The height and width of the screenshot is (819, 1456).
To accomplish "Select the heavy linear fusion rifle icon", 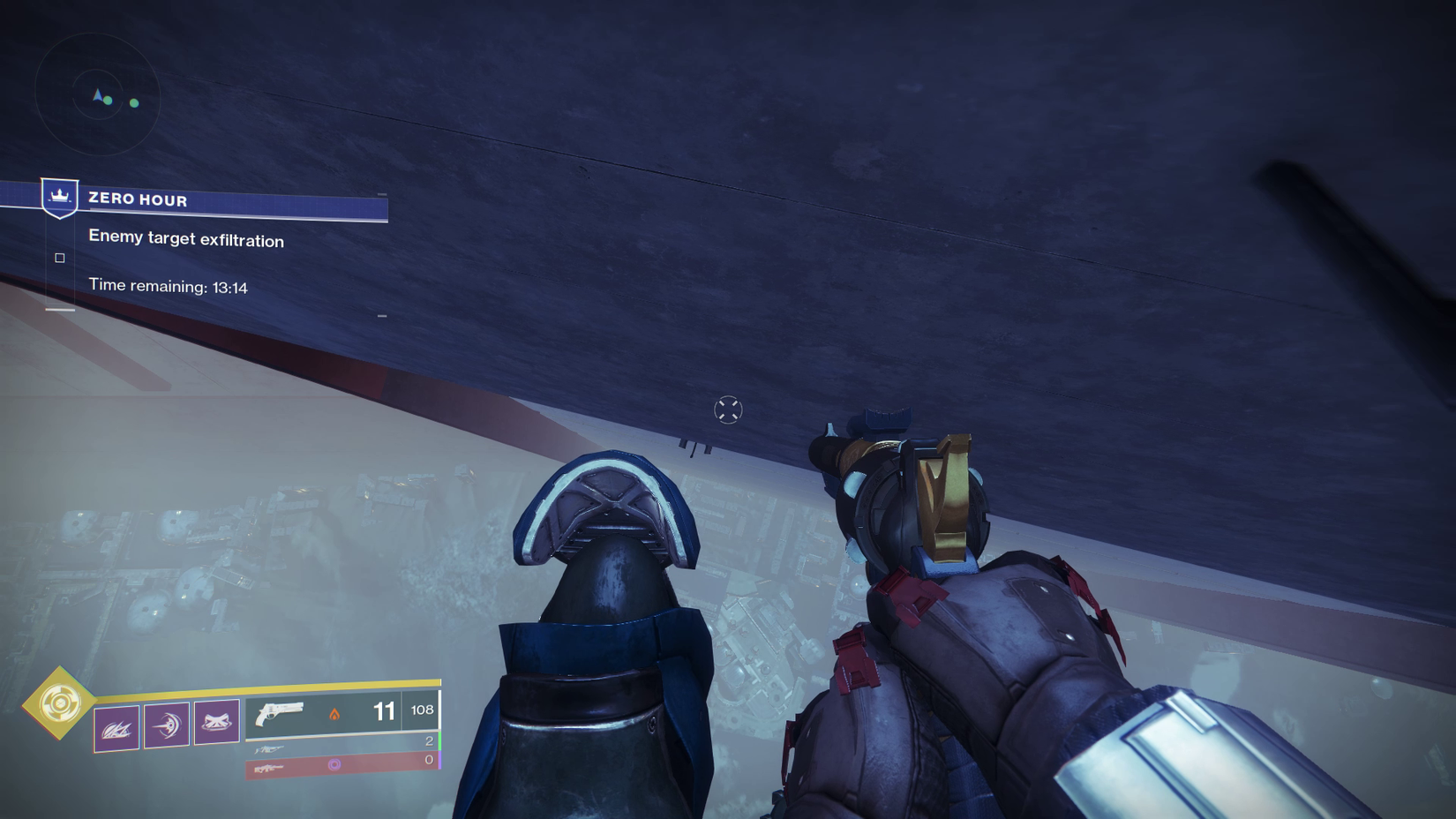I will point(271,769).
